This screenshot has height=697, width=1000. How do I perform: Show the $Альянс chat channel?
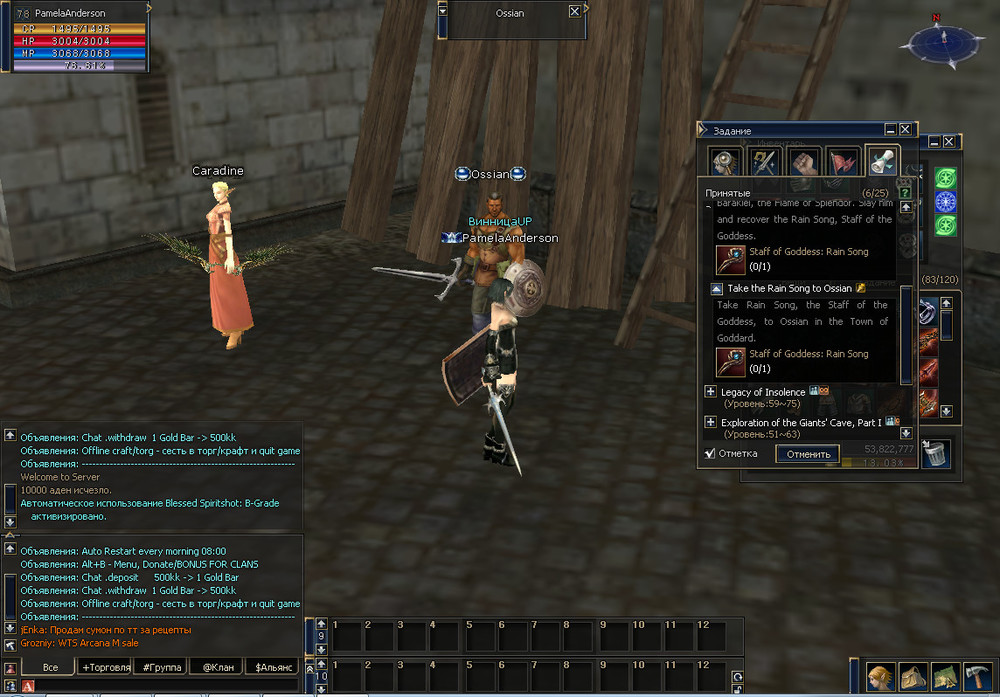271,667
